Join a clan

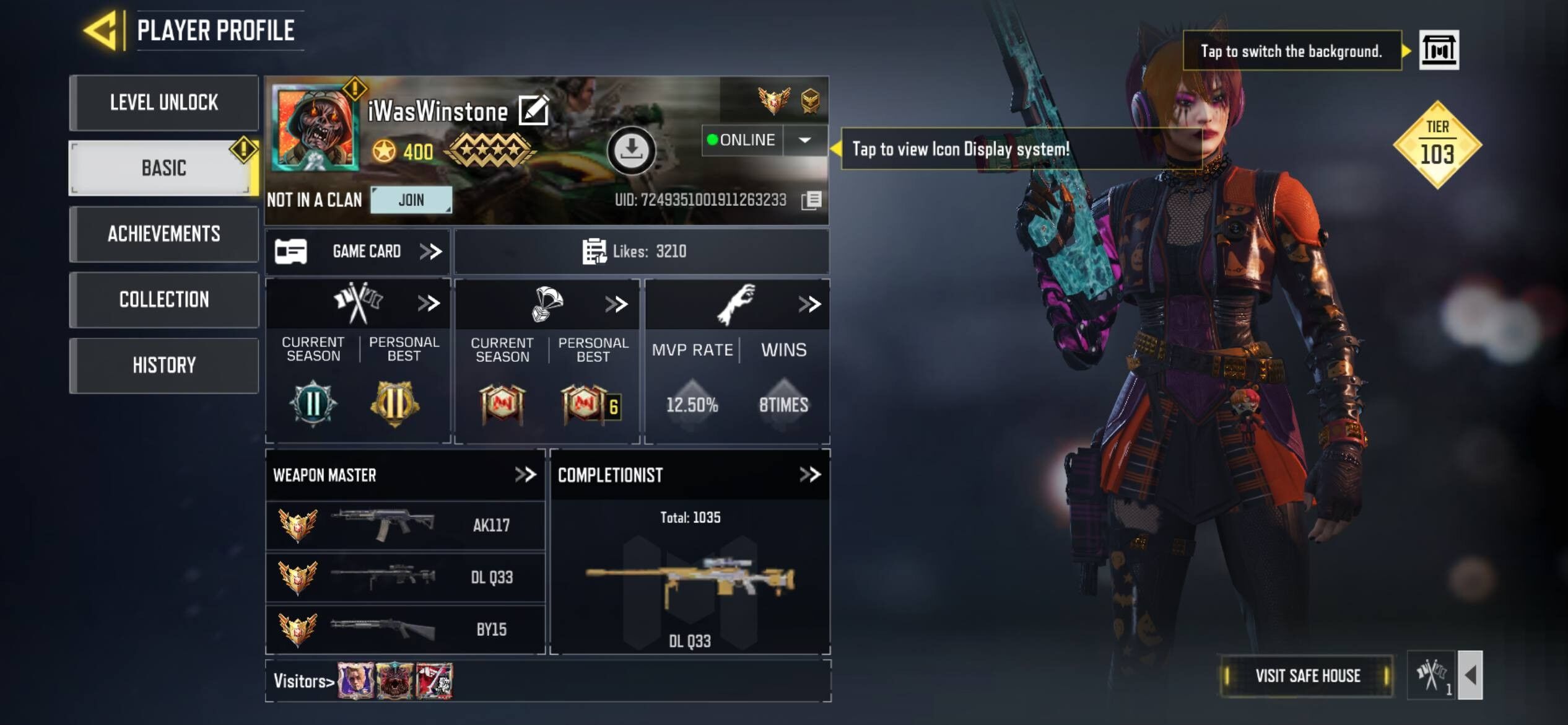point(411,200)
